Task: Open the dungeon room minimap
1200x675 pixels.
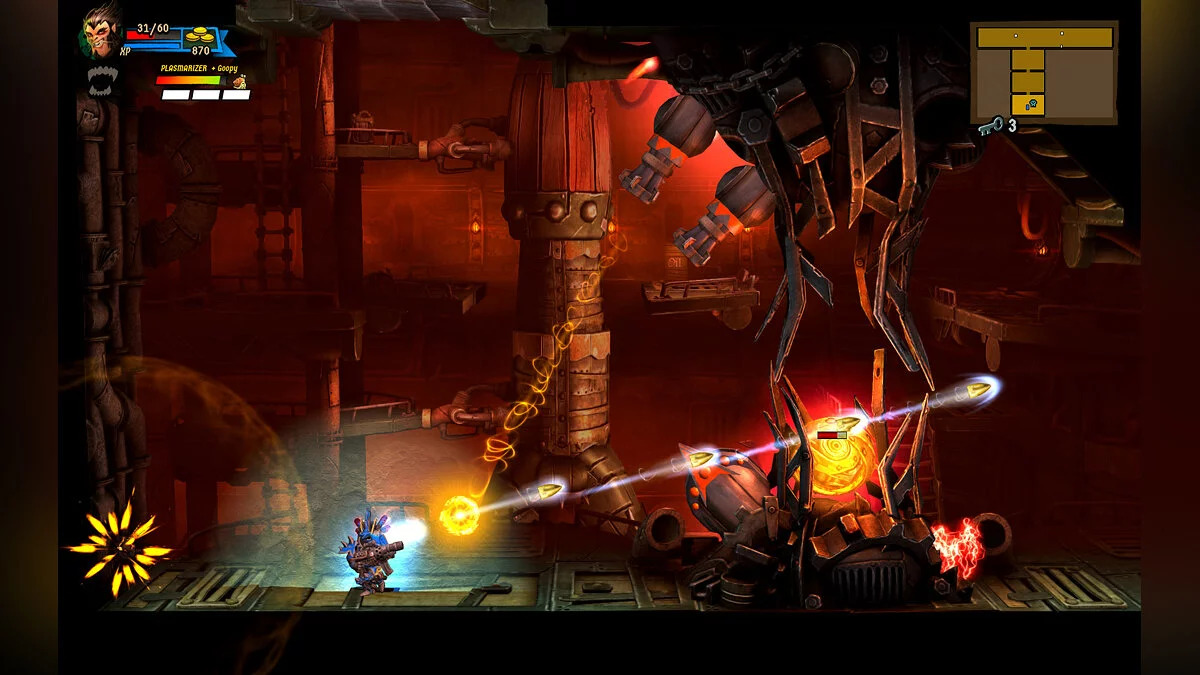Action: point(1044,72)
